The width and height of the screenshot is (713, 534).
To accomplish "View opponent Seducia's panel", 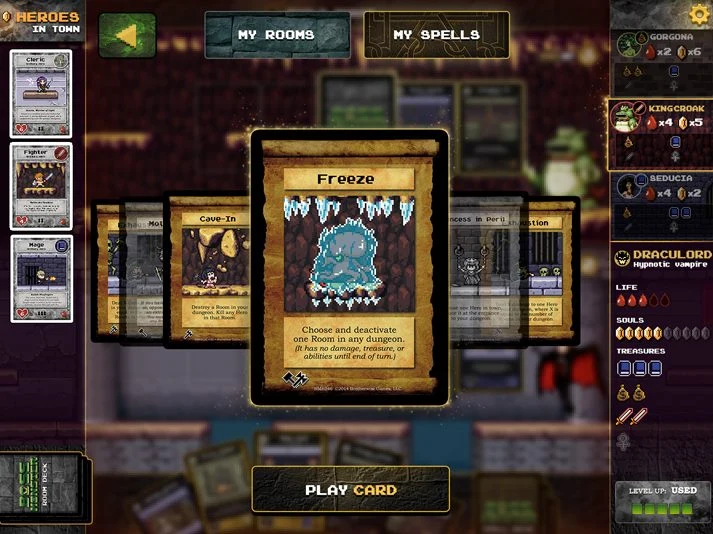I will [x=661, y=204].
